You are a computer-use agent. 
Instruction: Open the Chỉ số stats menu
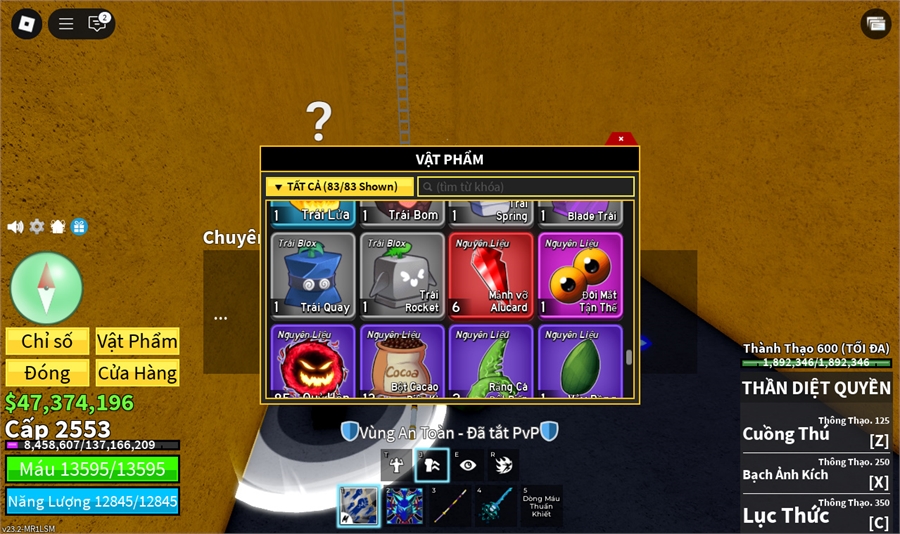point(47,341)
